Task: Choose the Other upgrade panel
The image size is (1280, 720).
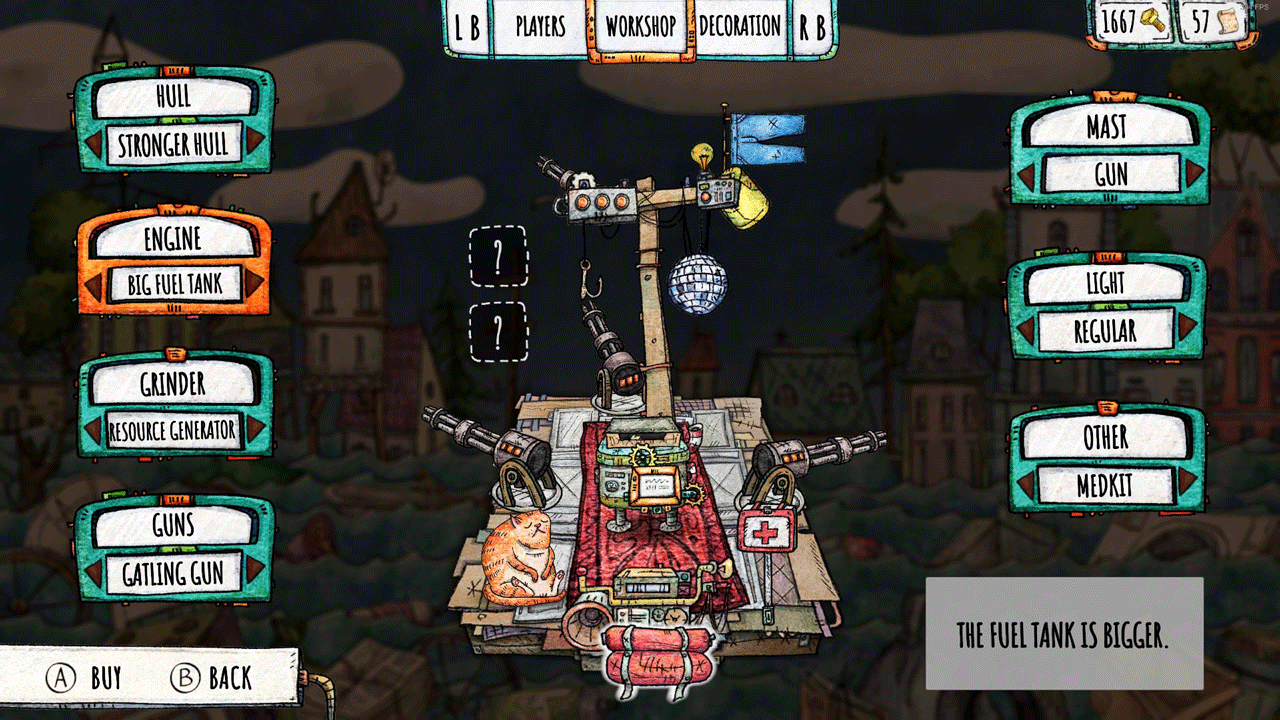Action: click(1105, 437)
